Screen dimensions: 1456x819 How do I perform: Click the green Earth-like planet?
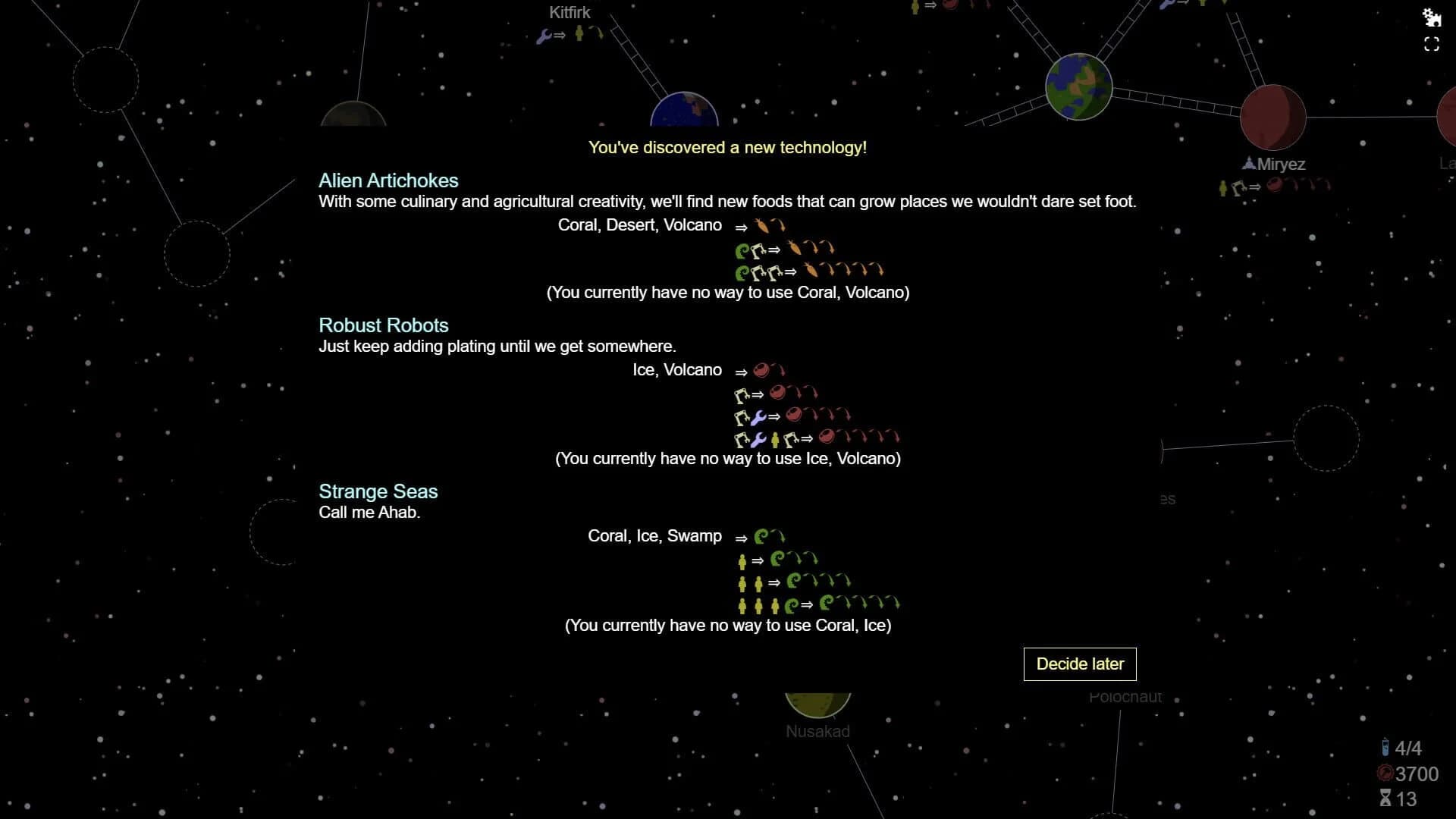1079,86
